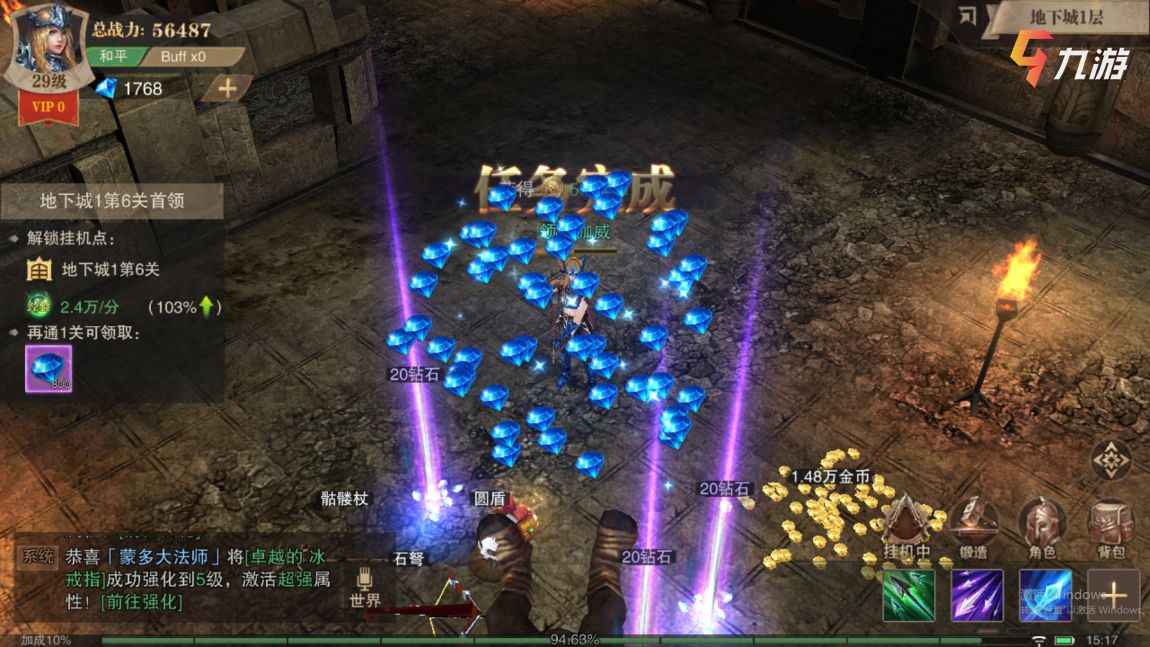Add diamonds with the plus button
Image resolution: width=1150 pixels, height=647 pixels.
227,88
